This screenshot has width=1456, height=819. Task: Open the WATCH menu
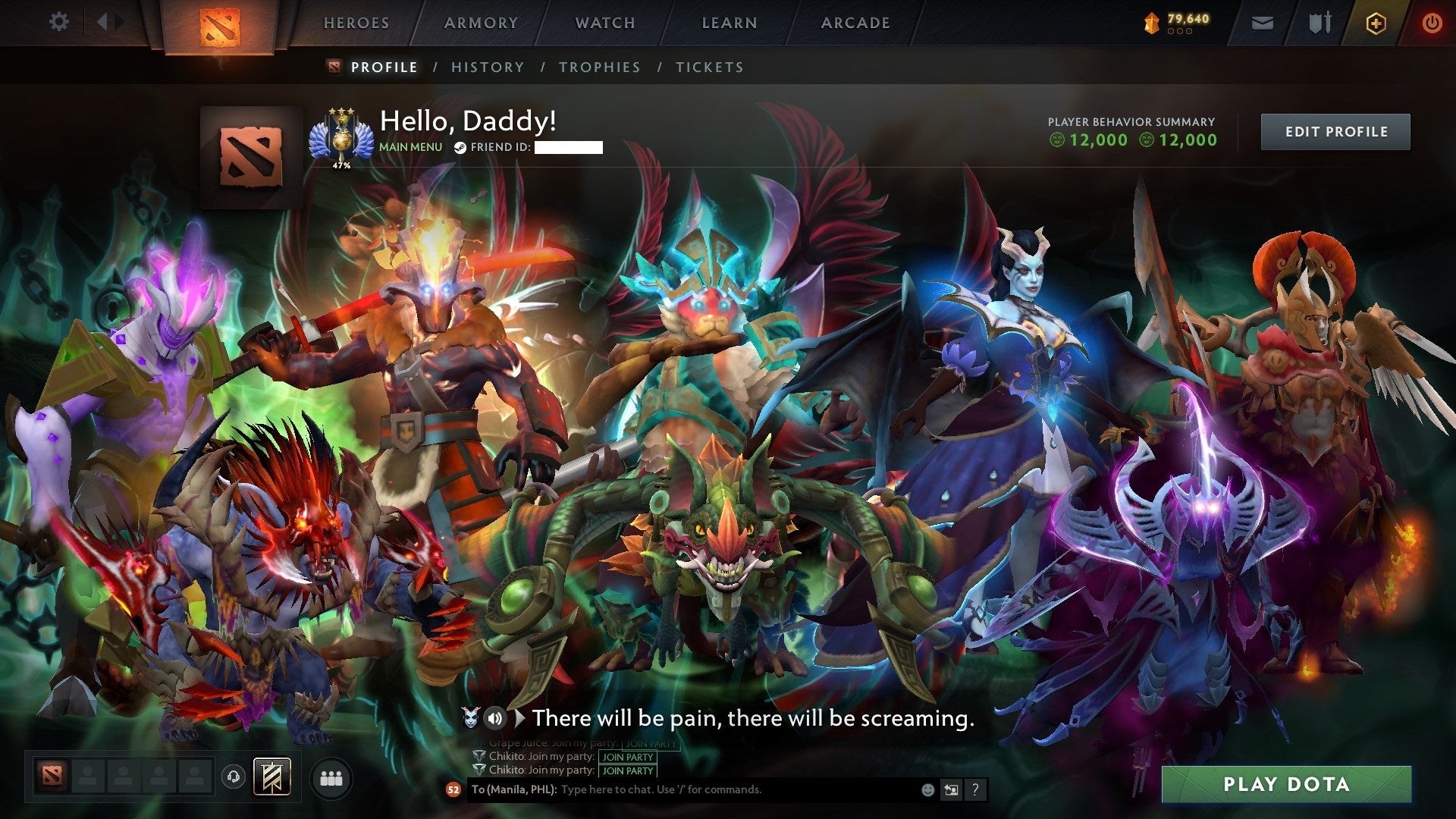[x=604, y=23]
